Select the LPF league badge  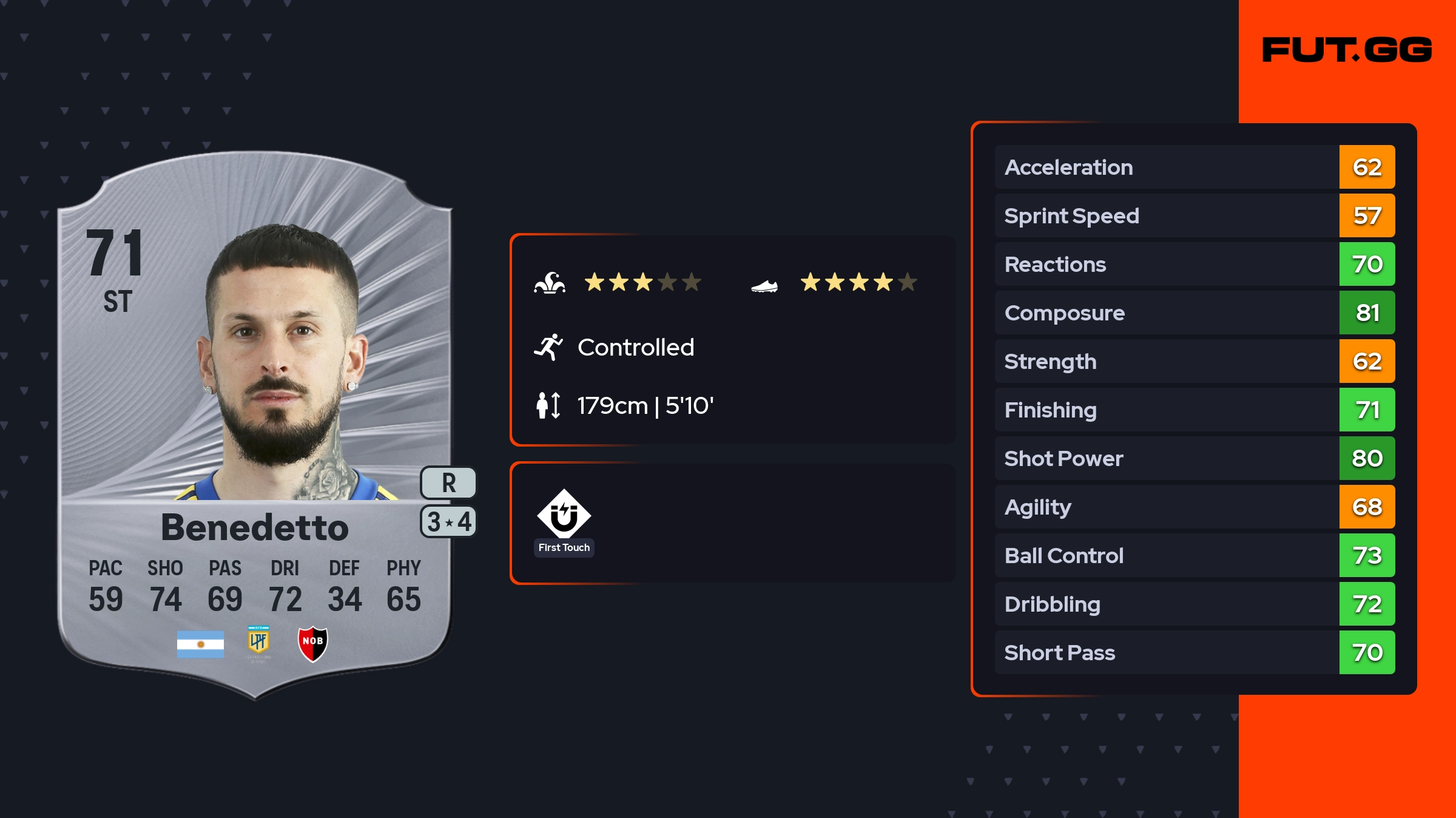258,642
